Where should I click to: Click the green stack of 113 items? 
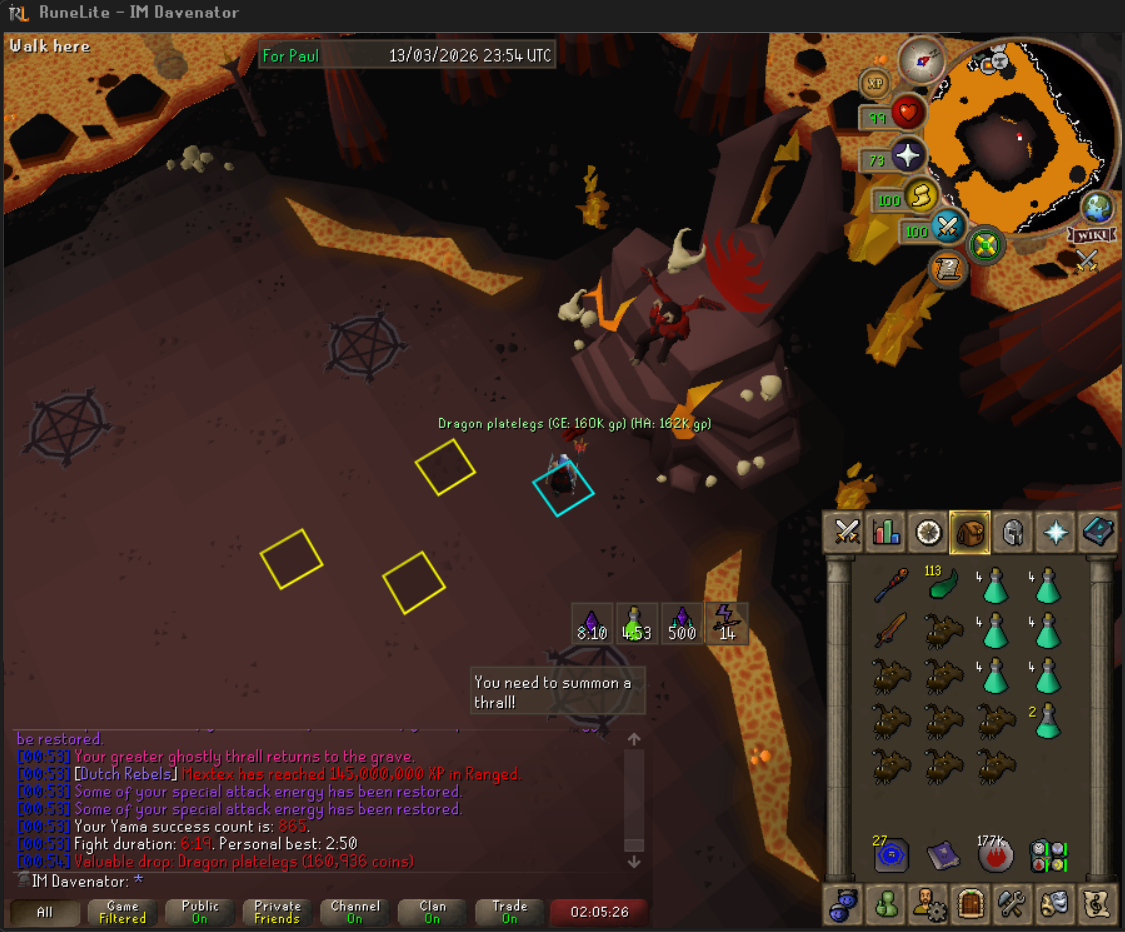coord(942,584)
